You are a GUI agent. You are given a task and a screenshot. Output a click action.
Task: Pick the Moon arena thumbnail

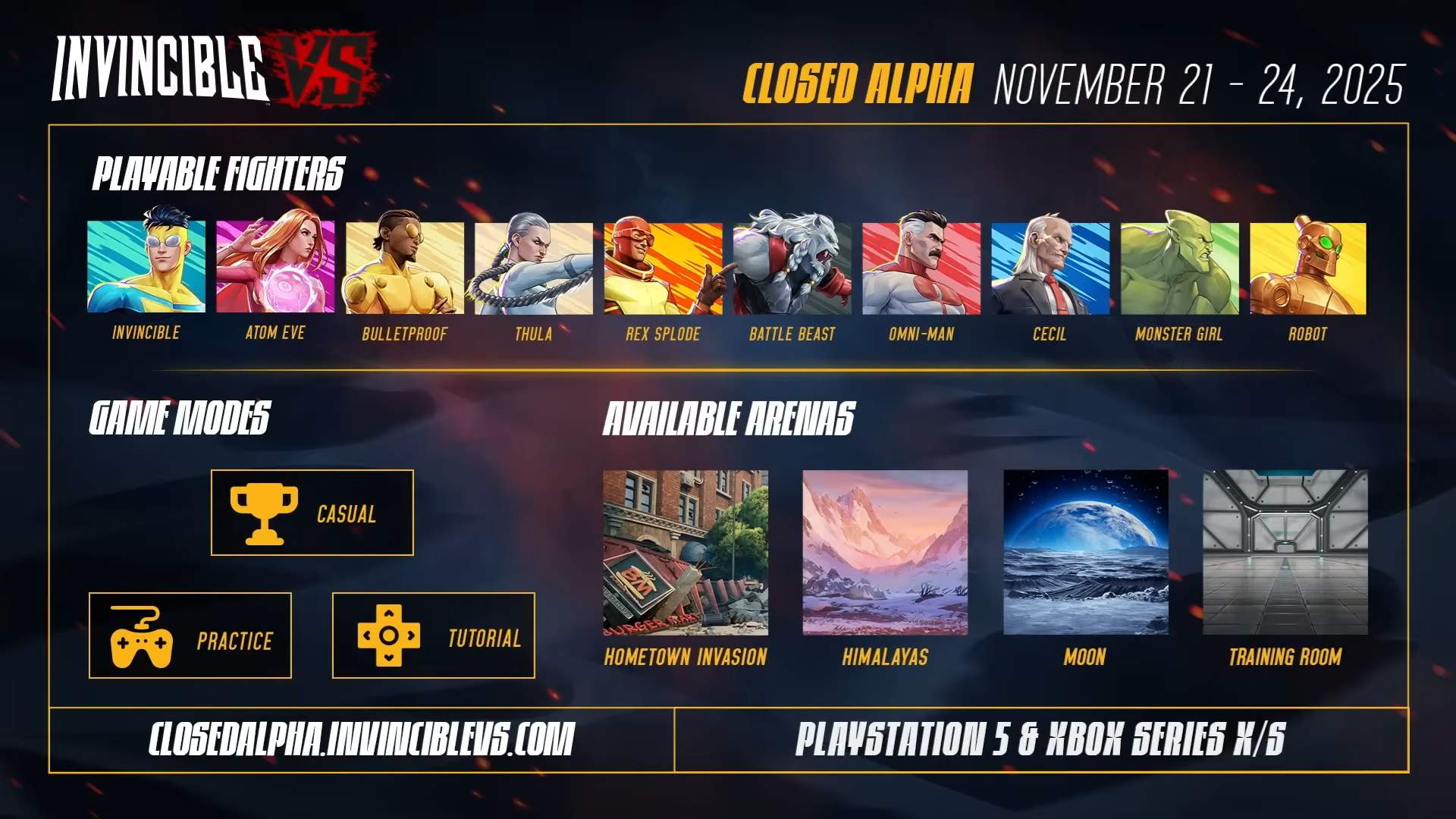[x=1085, y=553]
